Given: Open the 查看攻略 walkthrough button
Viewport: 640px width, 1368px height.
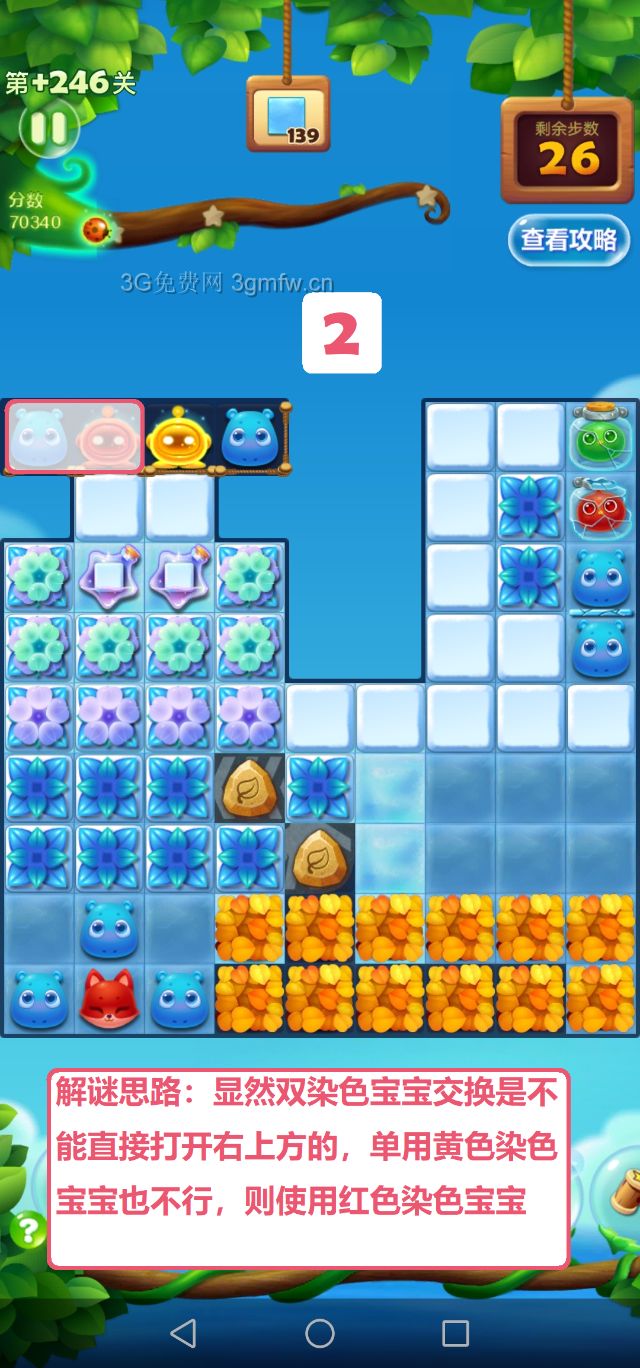Looking at the screenshot, I should pyautogui.click(x=568, y=240).
